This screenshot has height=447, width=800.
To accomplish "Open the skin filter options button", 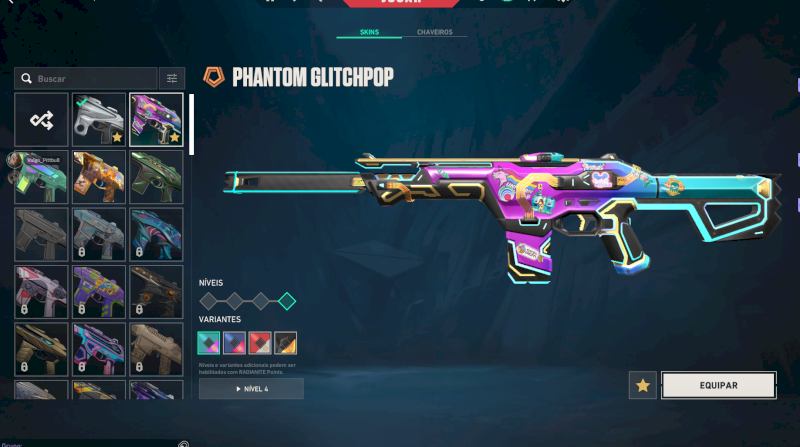I will pyautogui.click(x=172, y=78).
